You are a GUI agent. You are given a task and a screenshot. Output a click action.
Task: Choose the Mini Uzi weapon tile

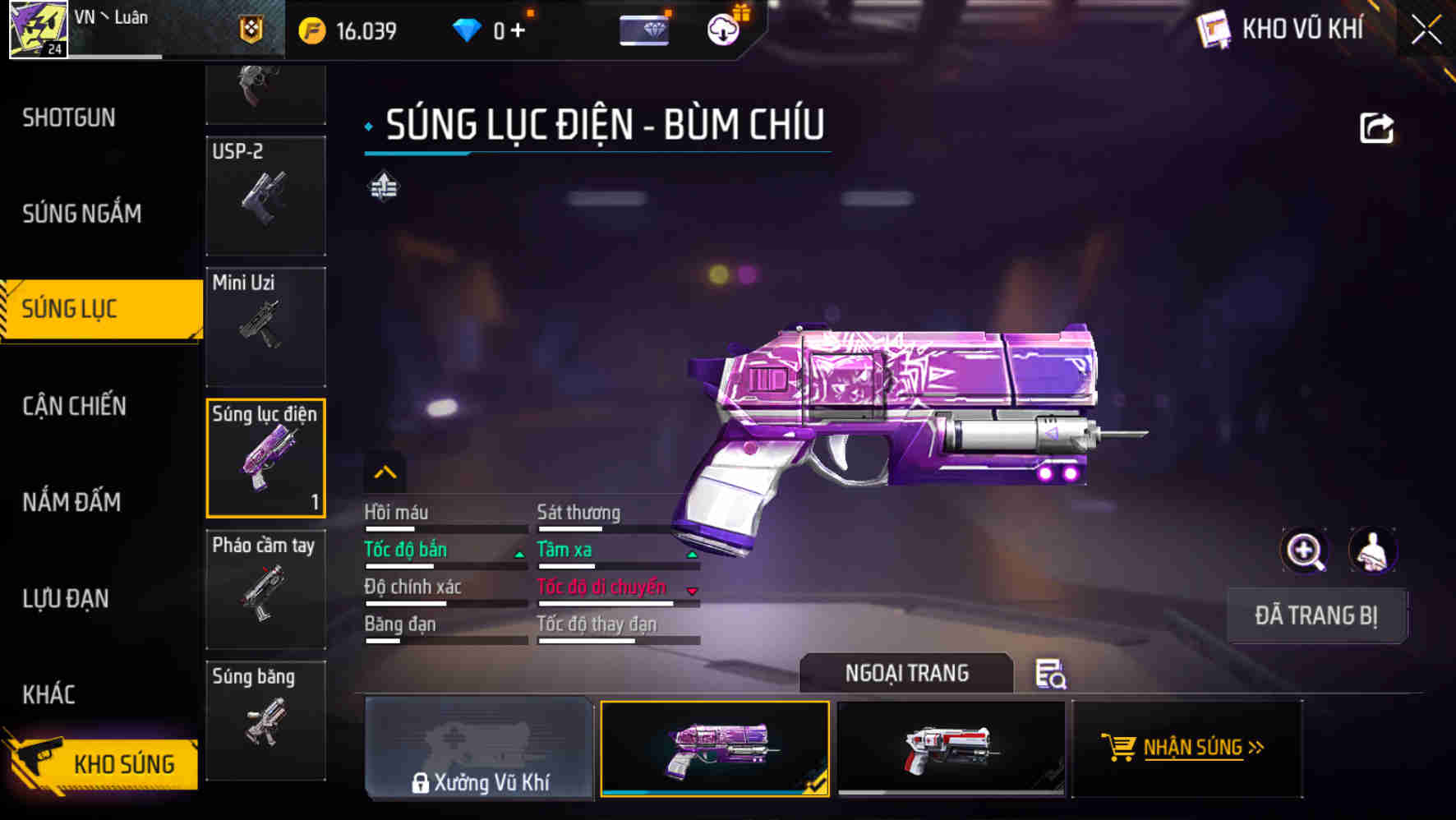(265, 326)
